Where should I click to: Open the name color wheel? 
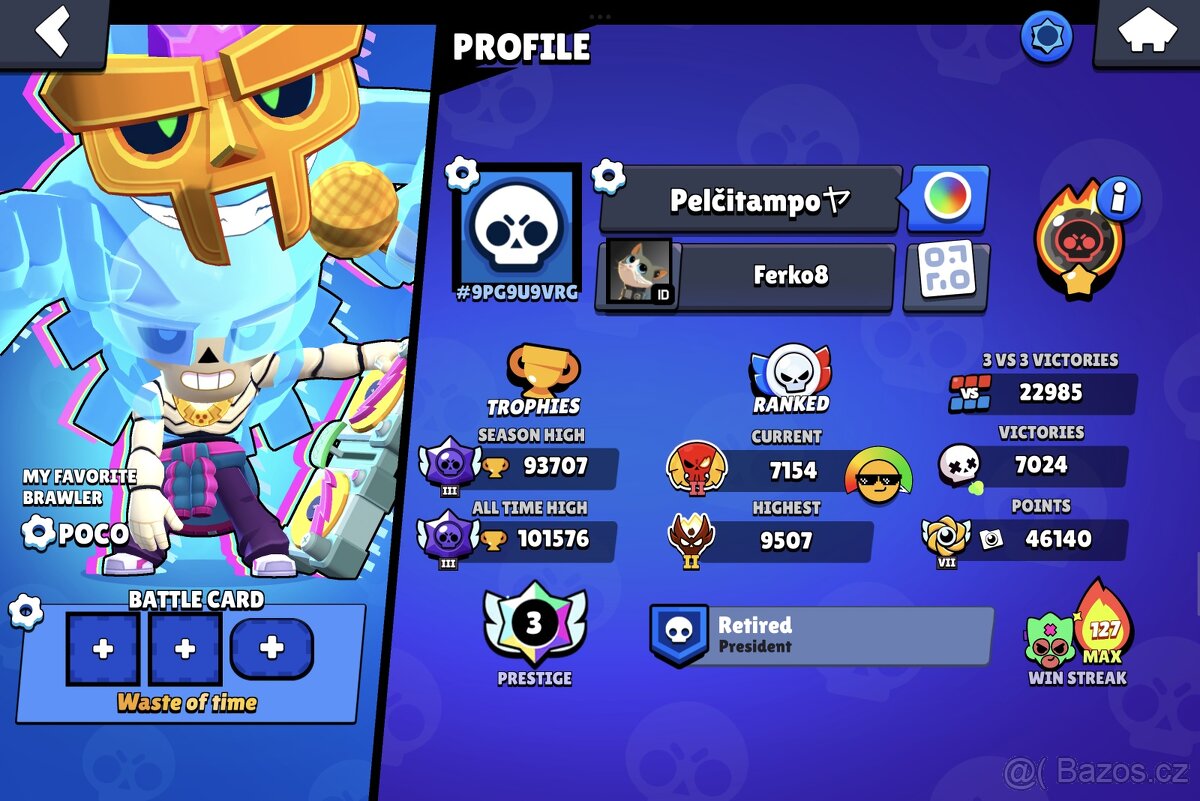(947, 196)
